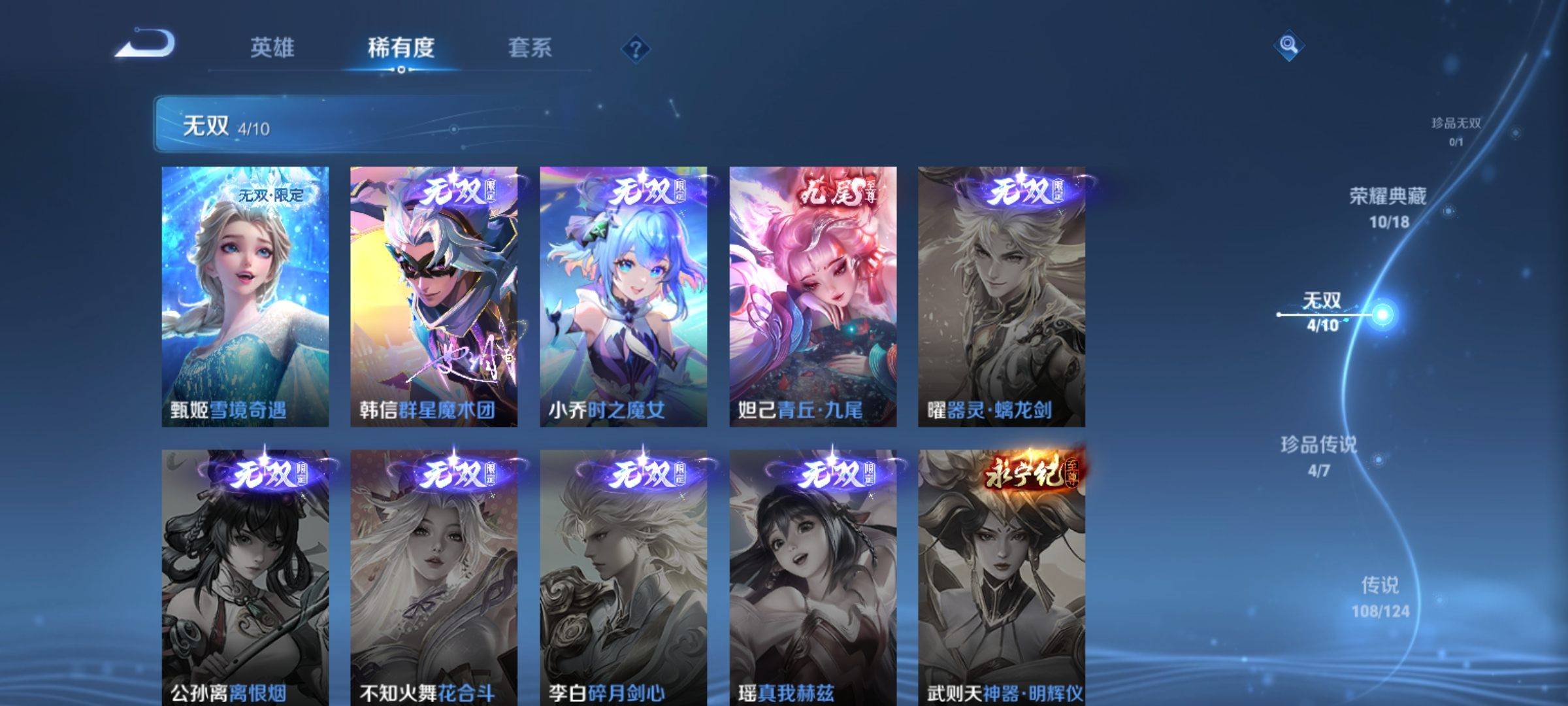This screenshot has height=706, width=1568.
Task: Go back using the return arrow
Action: point(146,44)
